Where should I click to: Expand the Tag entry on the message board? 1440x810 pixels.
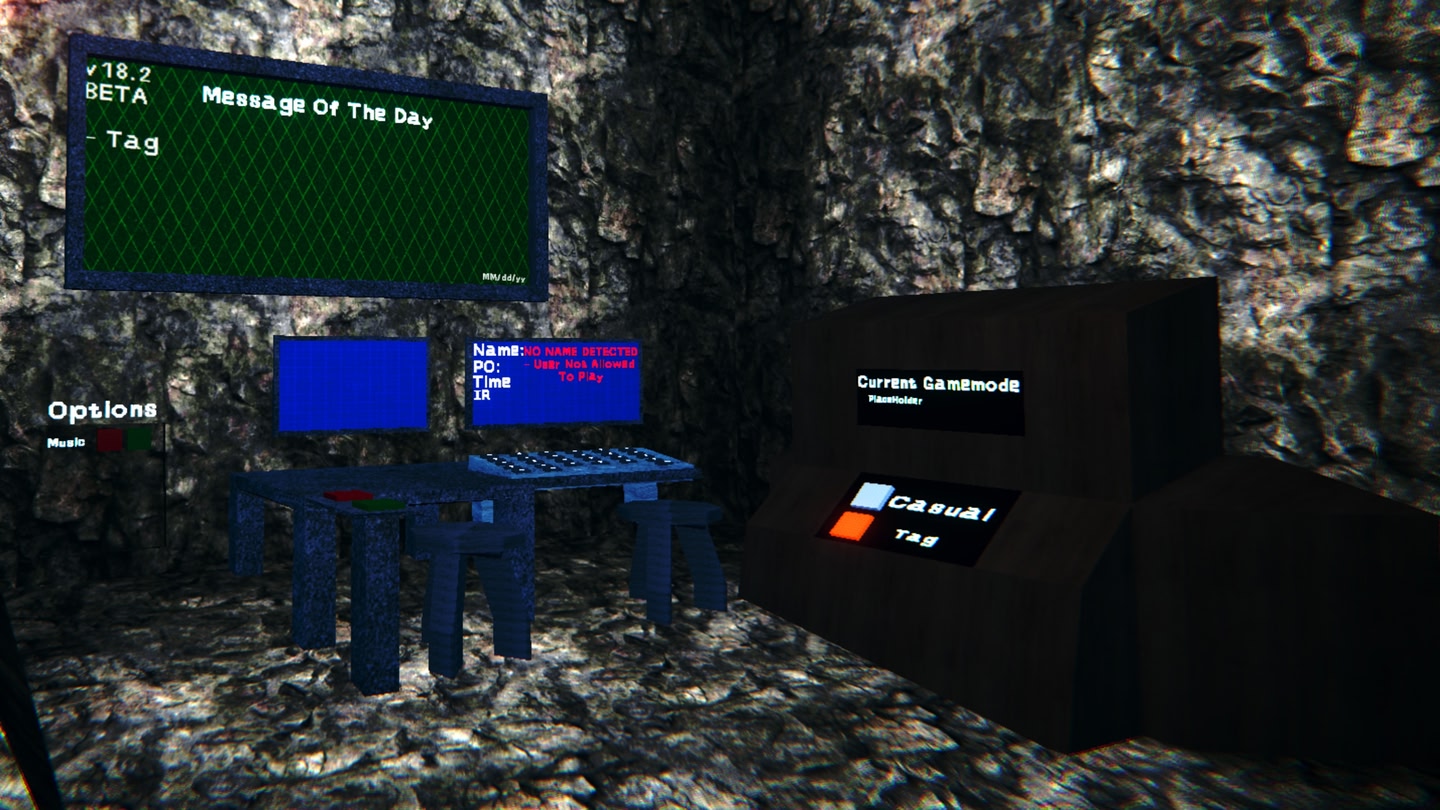pyautogui.click(x=130, y=143)
